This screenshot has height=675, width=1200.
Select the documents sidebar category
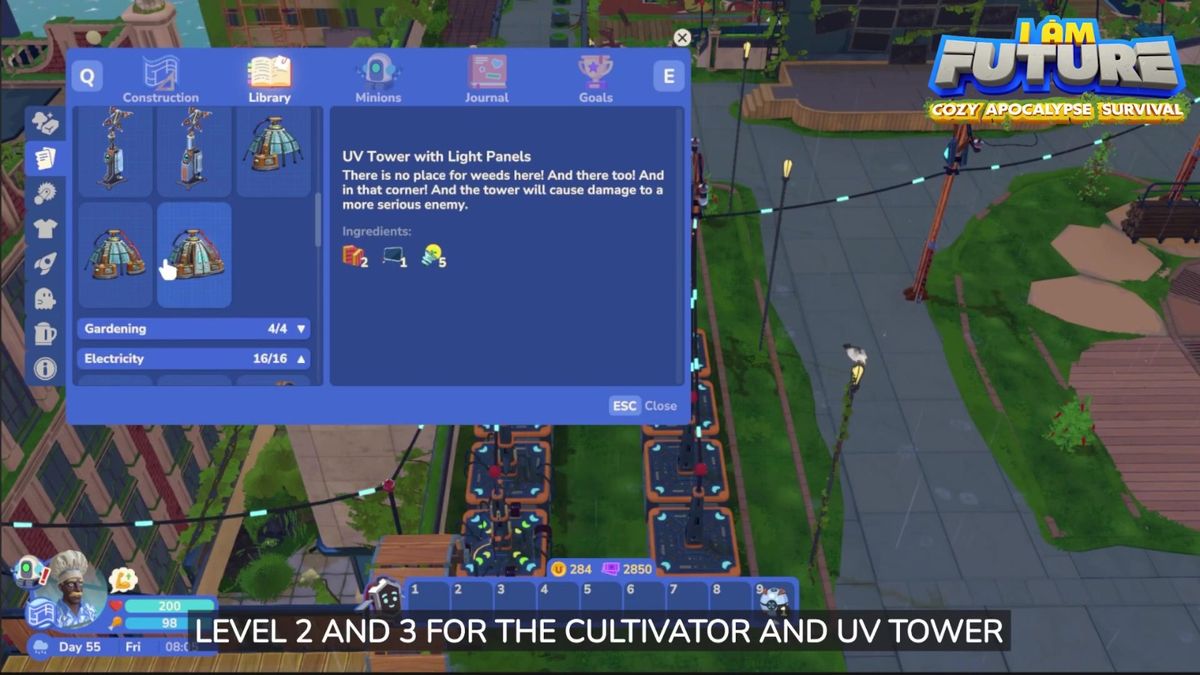pyautogui.click(x=45, y=157)
